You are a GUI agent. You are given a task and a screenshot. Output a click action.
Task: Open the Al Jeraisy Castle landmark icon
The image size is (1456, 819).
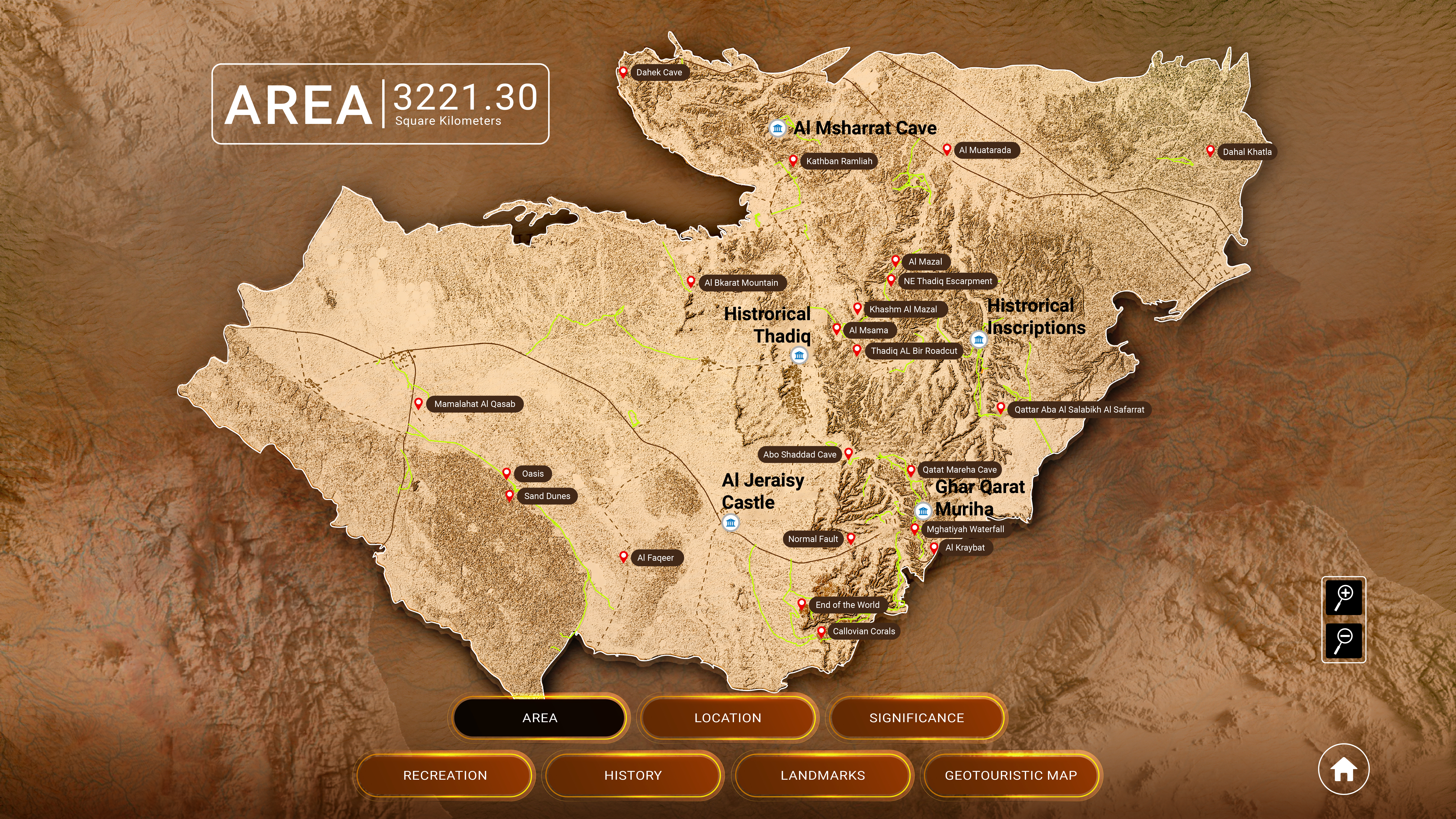point(731,522)
